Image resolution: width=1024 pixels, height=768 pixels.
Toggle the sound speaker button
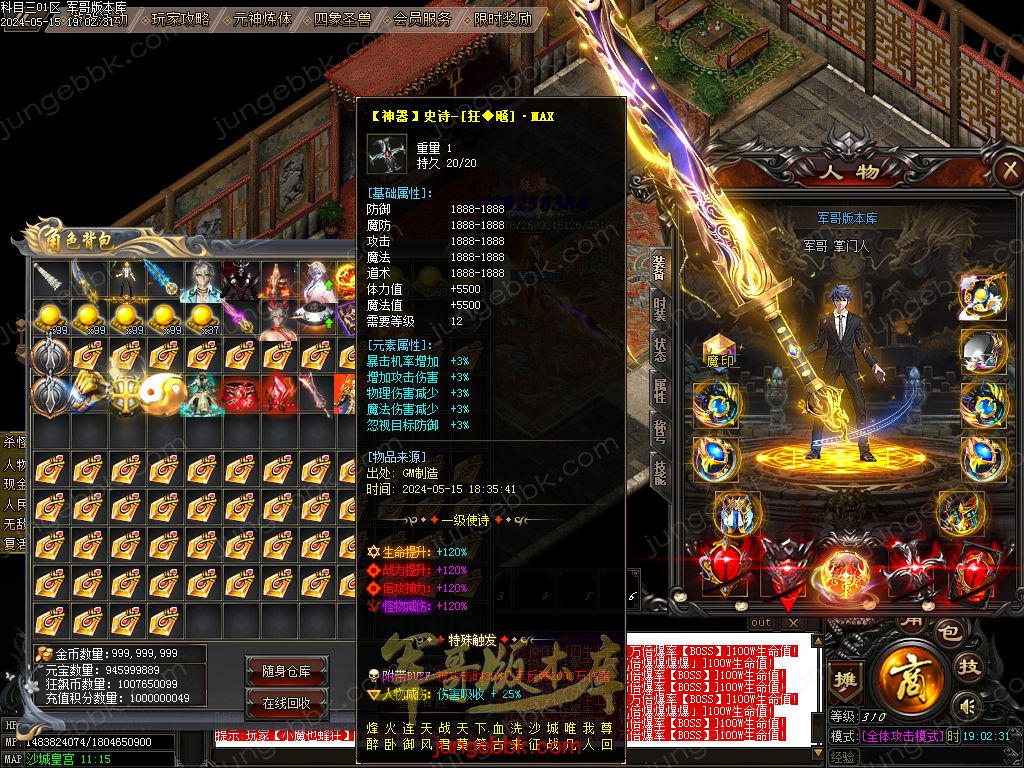pyautogui.click(x=967, y=707)
